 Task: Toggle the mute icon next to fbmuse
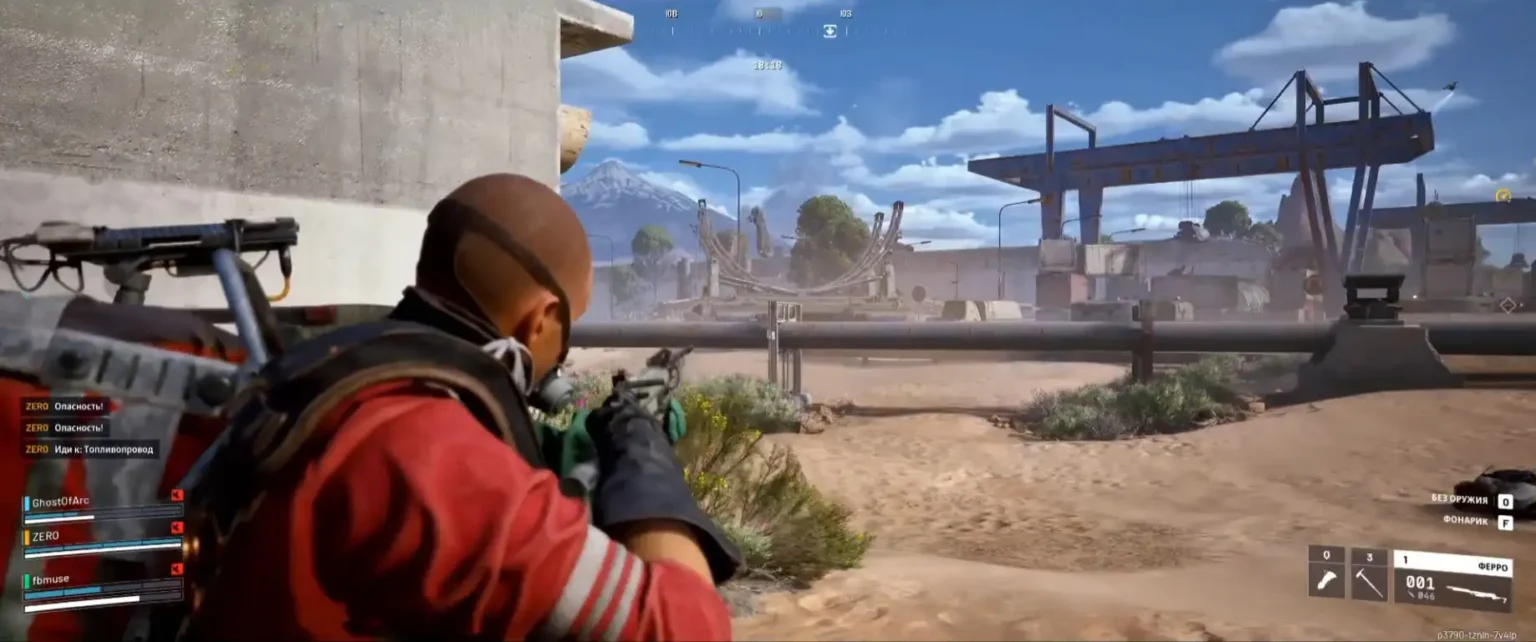177,569
